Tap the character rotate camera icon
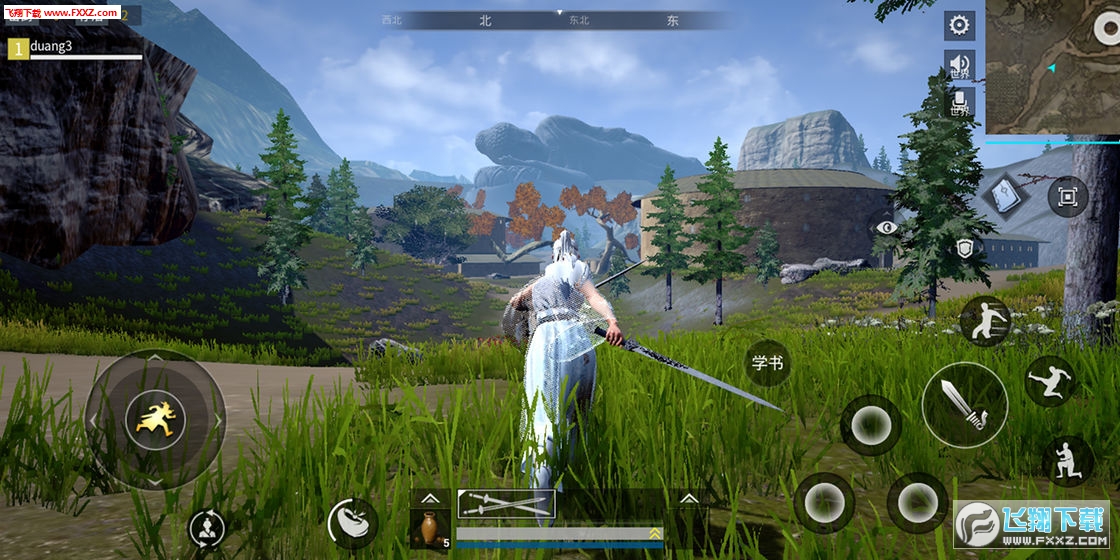Screen dimensions: 1120x560 [x=207, y=528]
